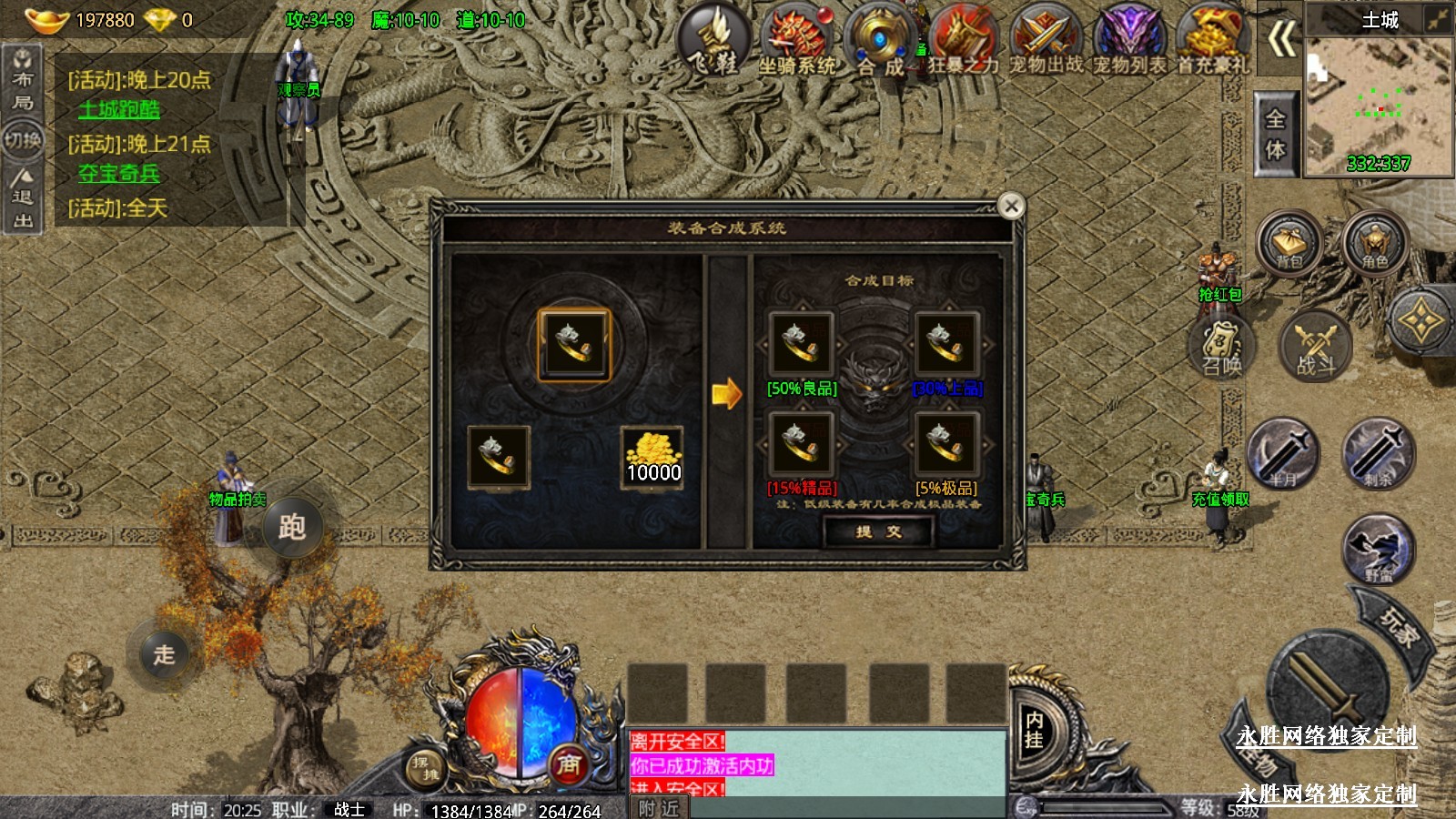Switch movement to 跑 run mode
The image size is (1456, 819).
(292, 527)
